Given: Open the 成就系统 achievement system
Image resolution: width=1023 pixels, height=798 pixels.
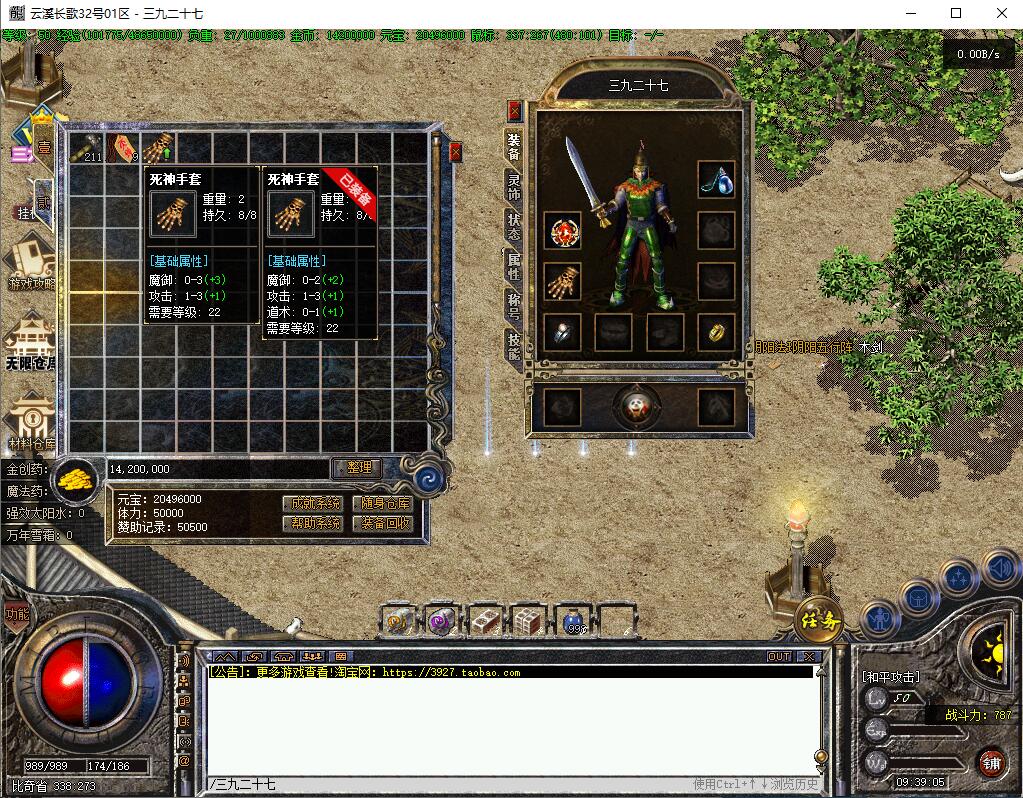Looking at the screenshot, I should (312, 503).
